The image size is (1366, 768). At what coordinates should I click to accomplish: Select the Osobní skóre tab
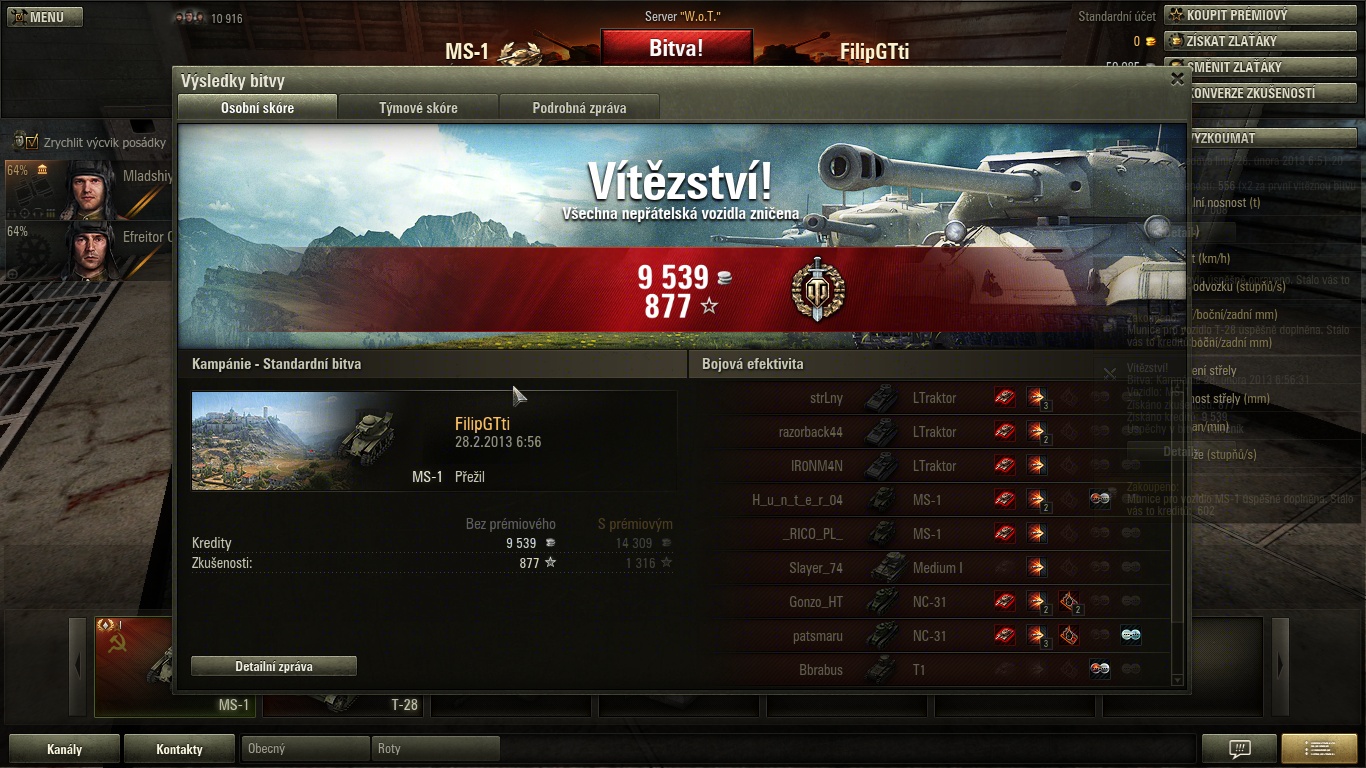(x=257, y=108)
